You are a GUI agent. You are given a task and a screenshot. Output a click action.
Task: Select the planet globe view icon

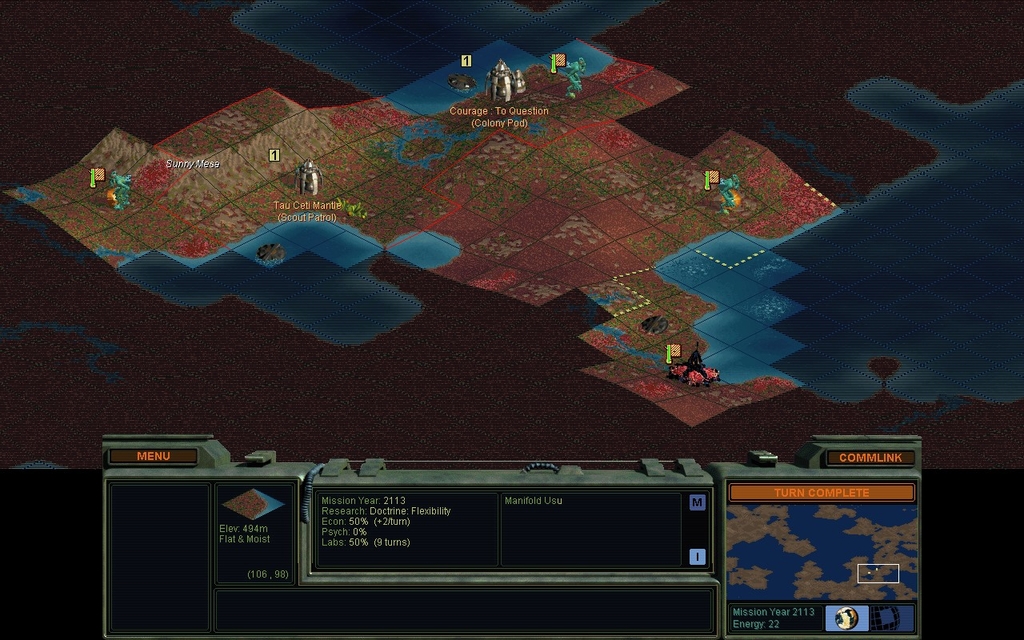point(846,618)
